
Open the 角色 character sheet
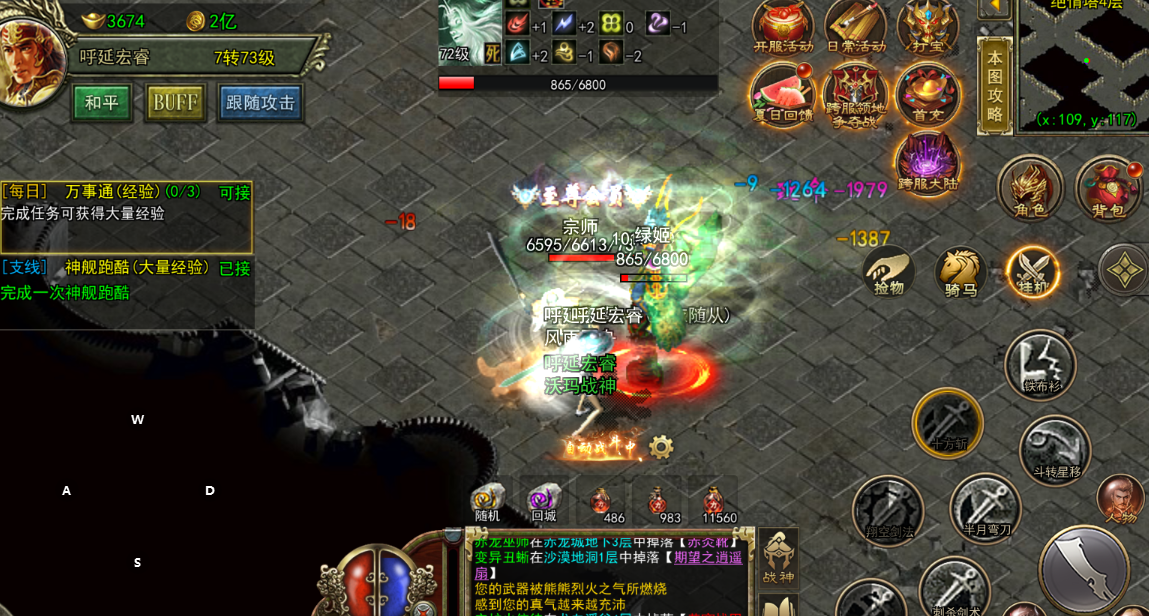[1030, 188]
